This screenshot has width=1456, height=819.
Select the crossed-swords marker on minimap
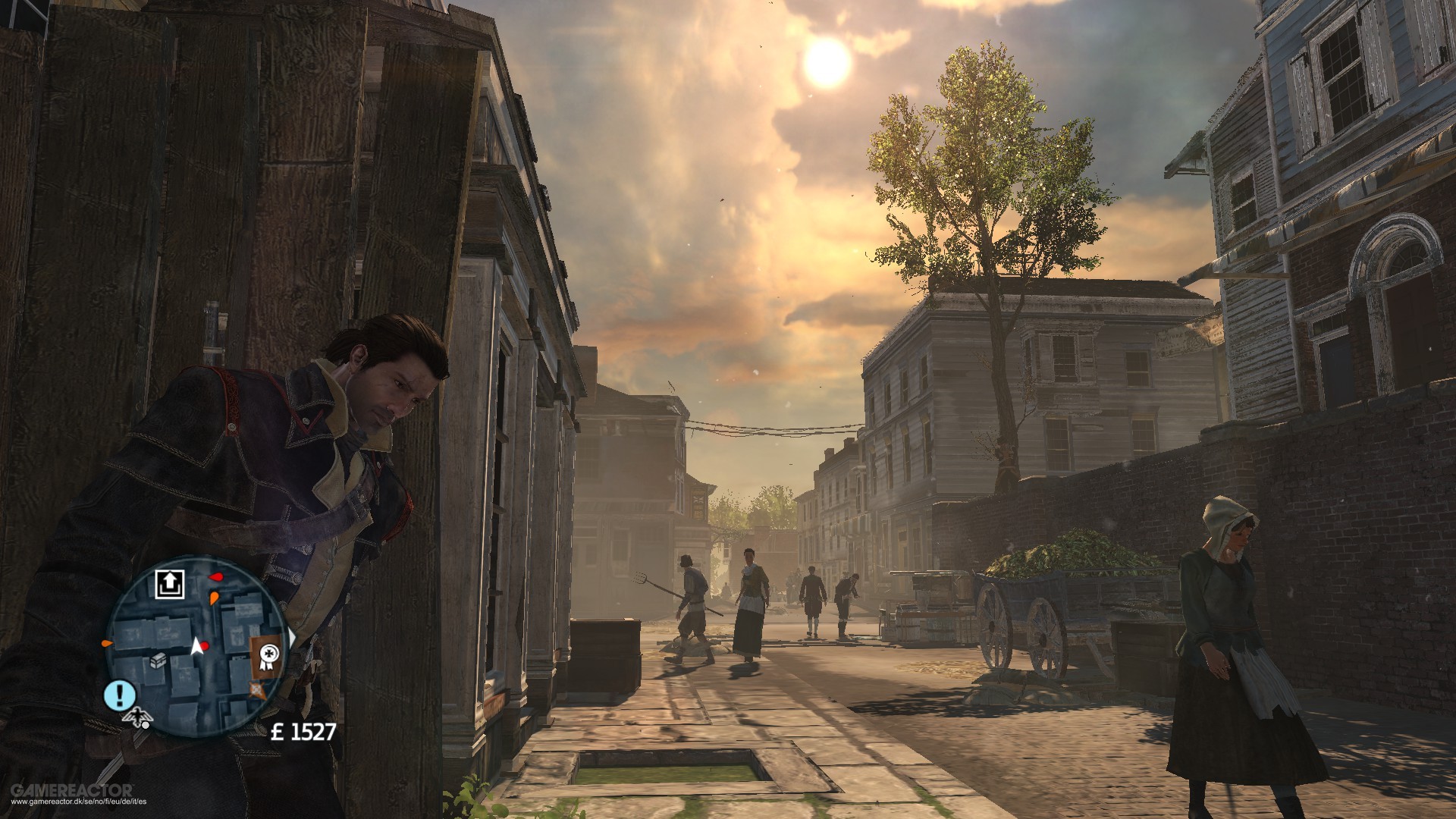(x=256, y=689)
